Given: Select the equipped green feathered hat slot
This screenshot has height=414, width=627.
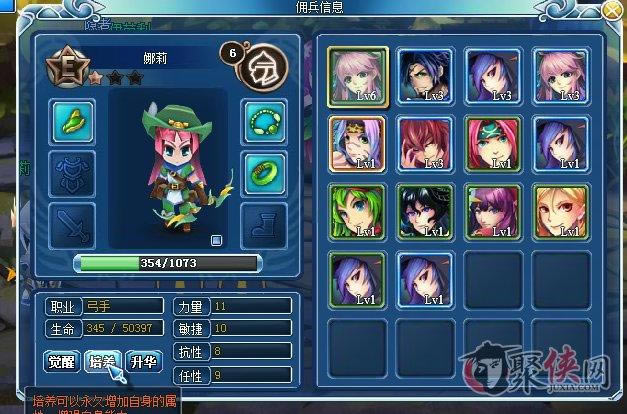Looking at the screenshot, I should click(x=72, y=123).
